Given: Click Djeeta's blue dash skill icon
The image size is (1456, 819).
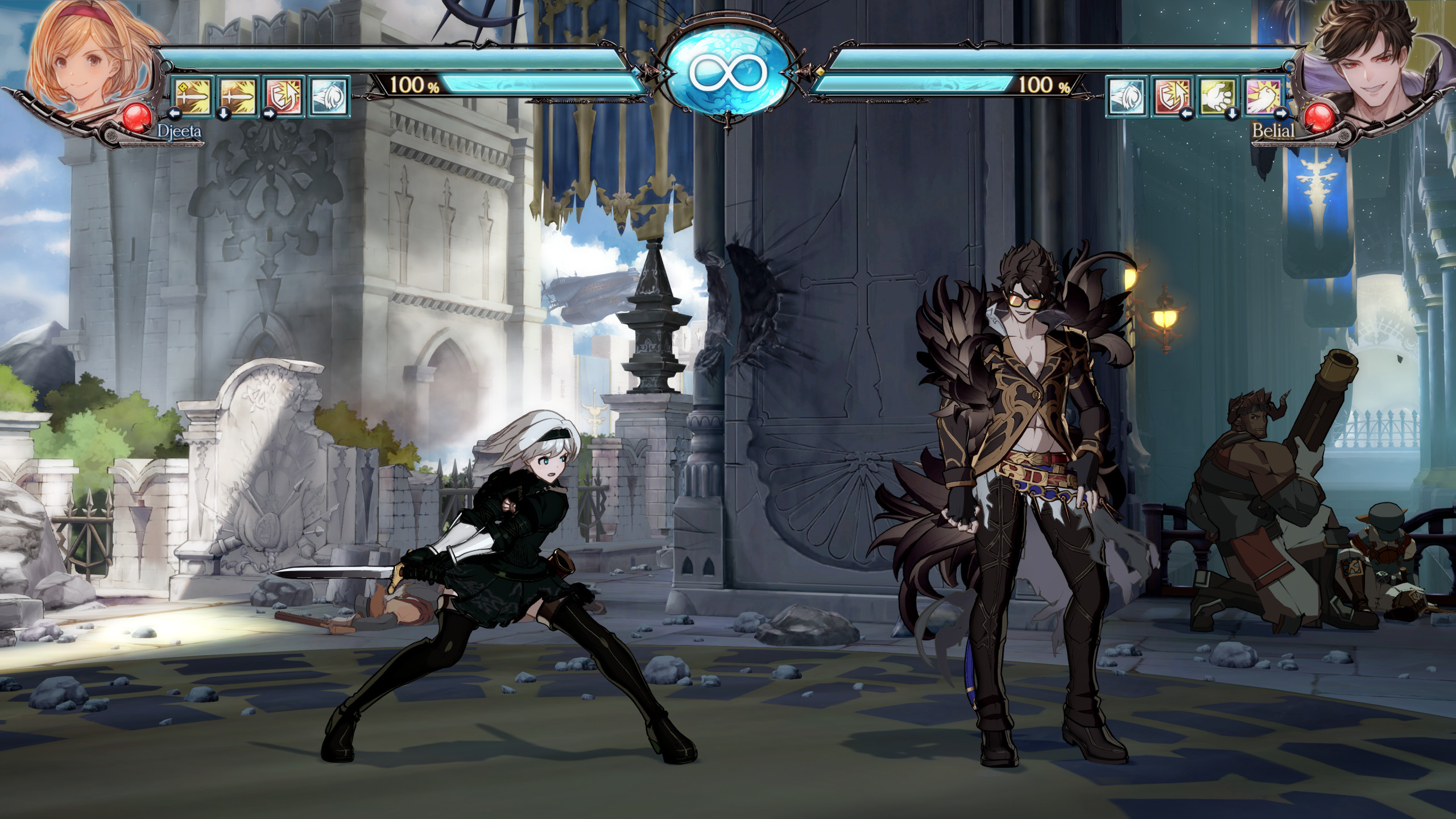Looking at the screenshot, I should click(x=330, y=97).
